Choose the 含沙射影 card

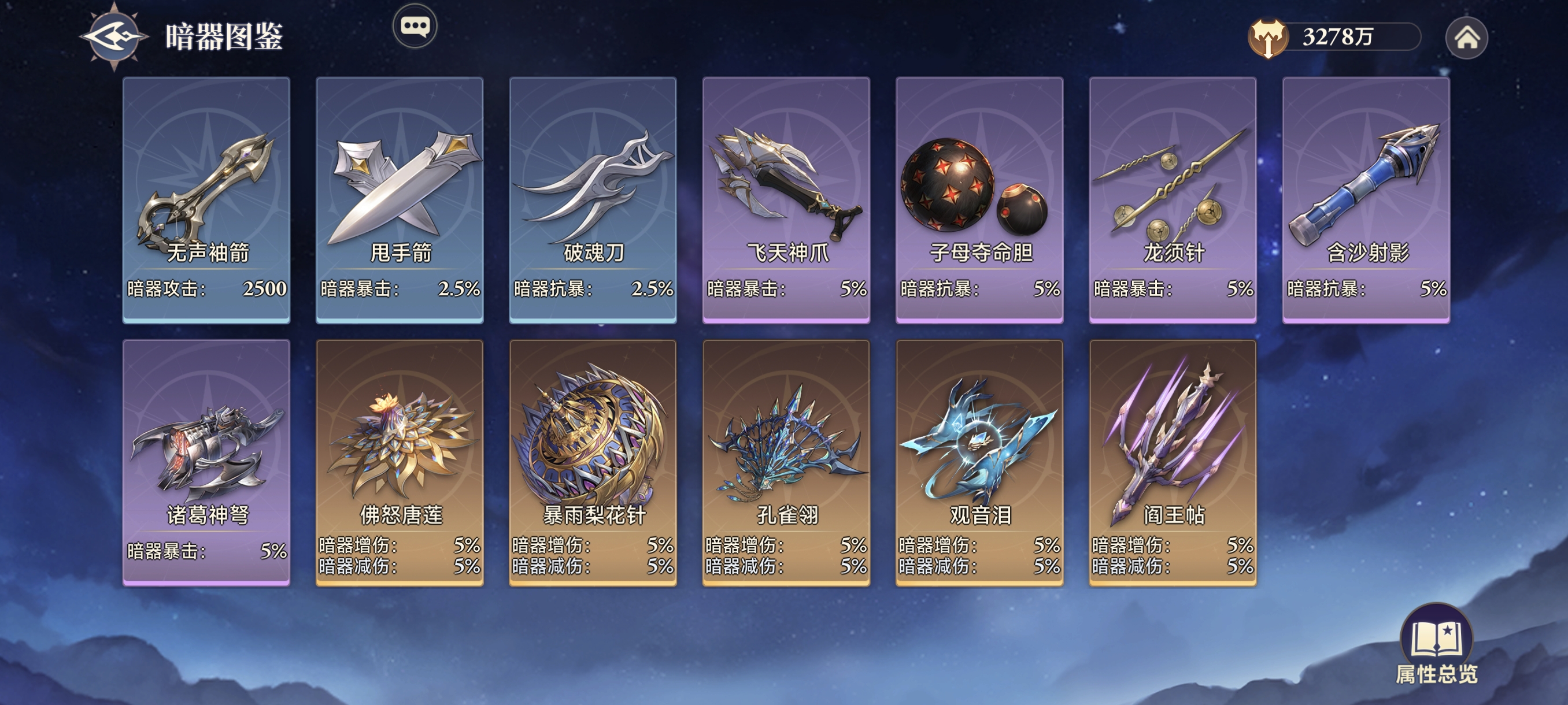point(1366,199)
